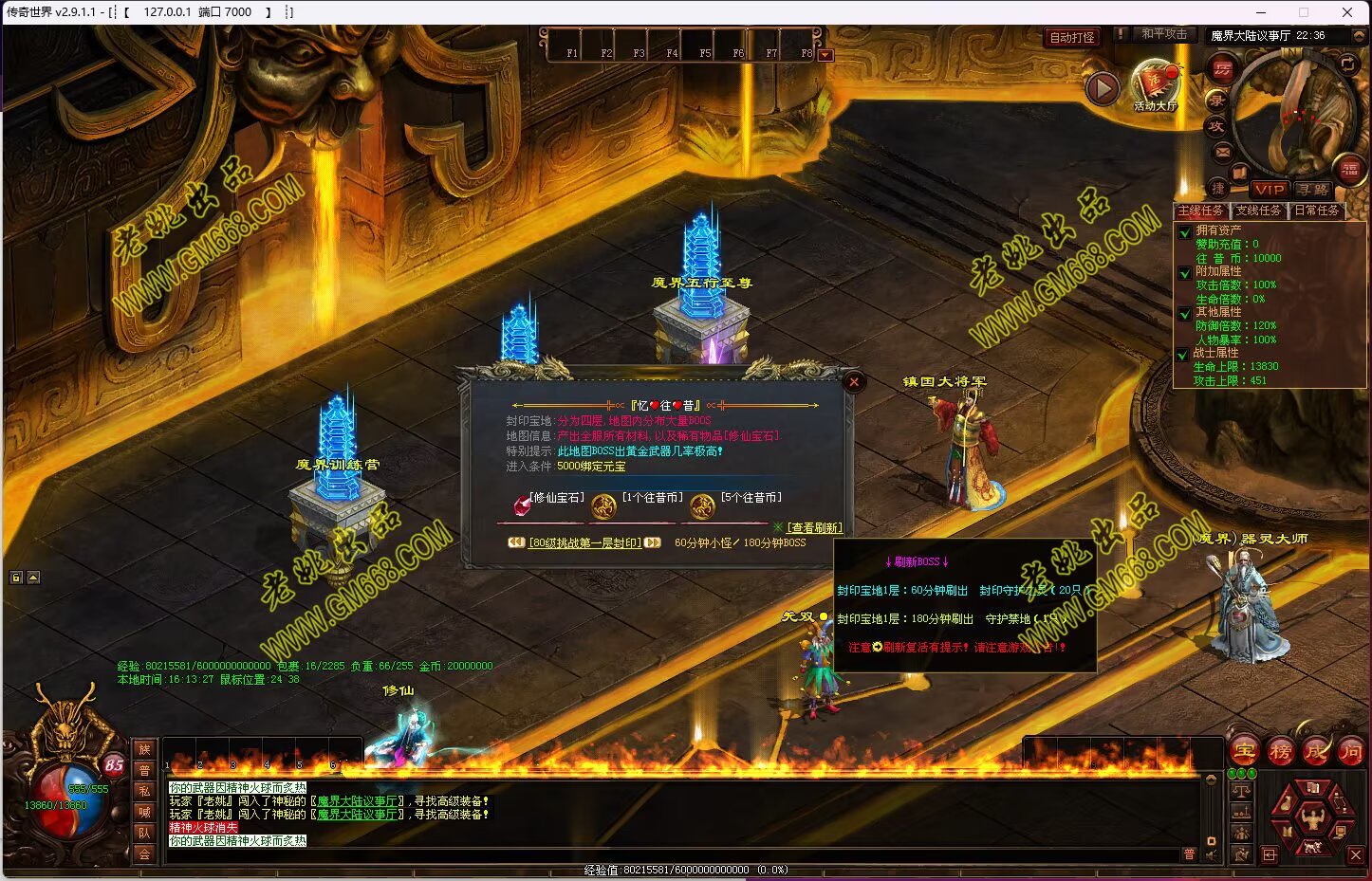Switch to the 支线任务 side quest tab

1258,211
